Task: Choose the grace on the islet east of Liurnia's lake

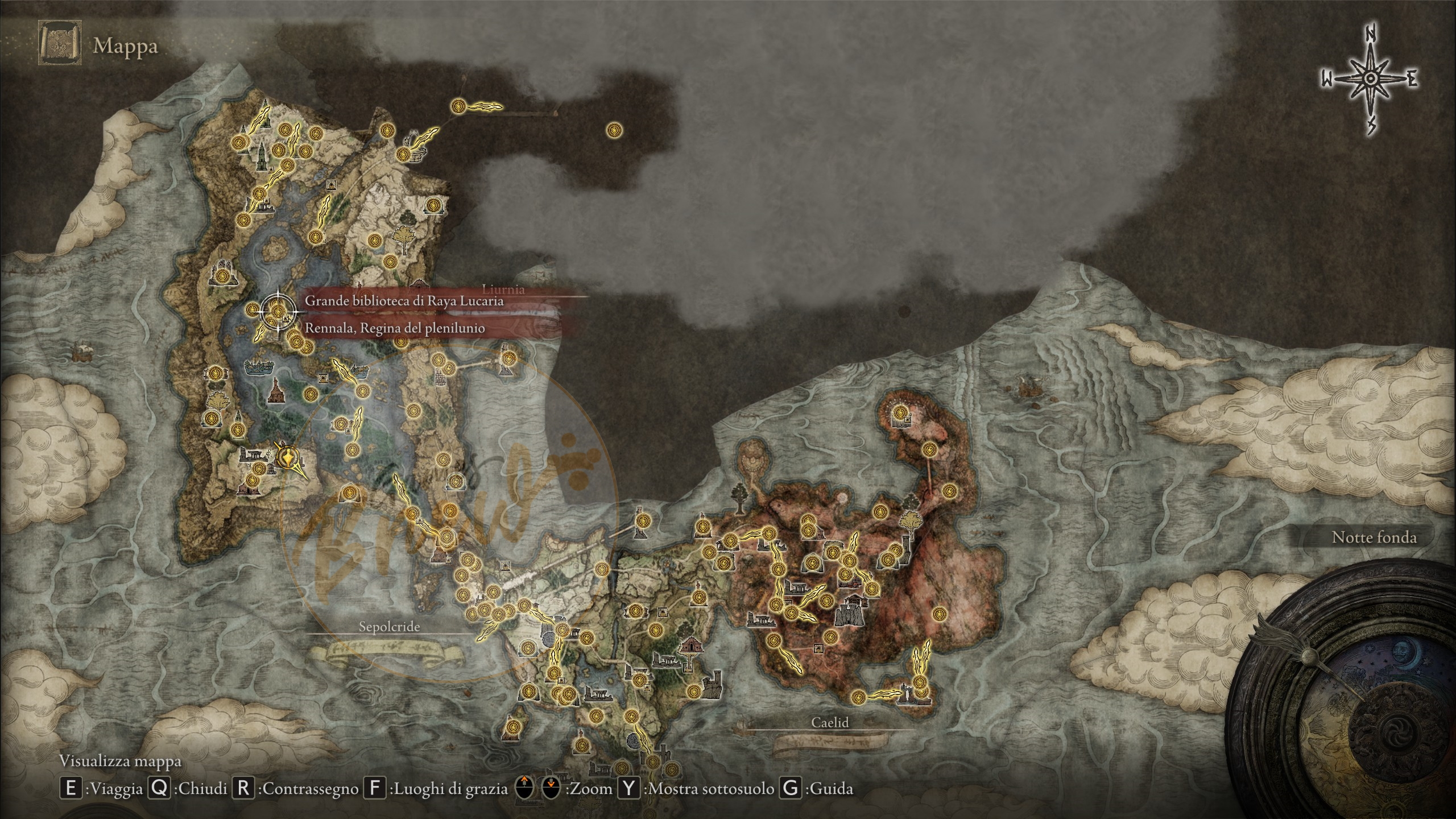Action: pyautogui.click(x=508, y=358)
